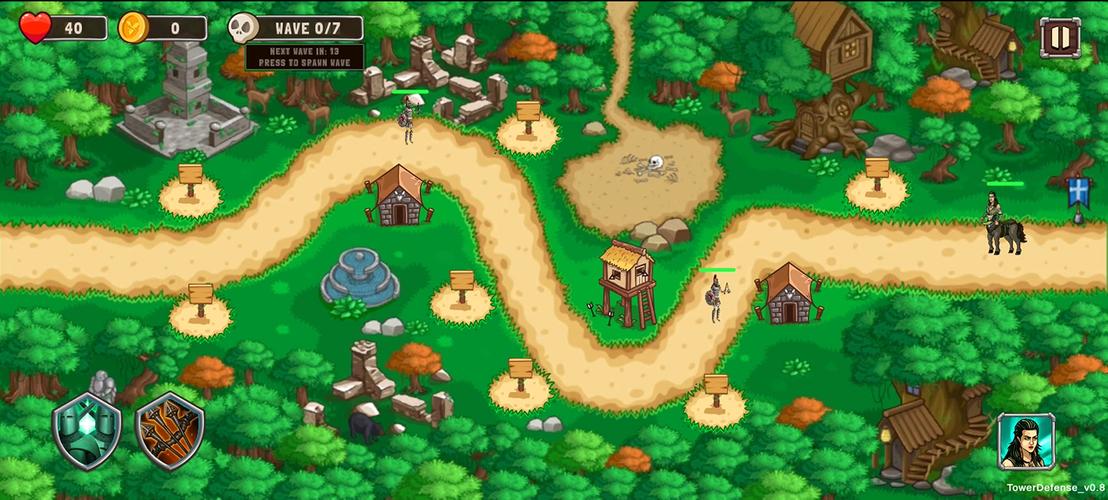Select the hero portrait
The height and width of the screenshot is (500, 1108).
pos(1026,441)
